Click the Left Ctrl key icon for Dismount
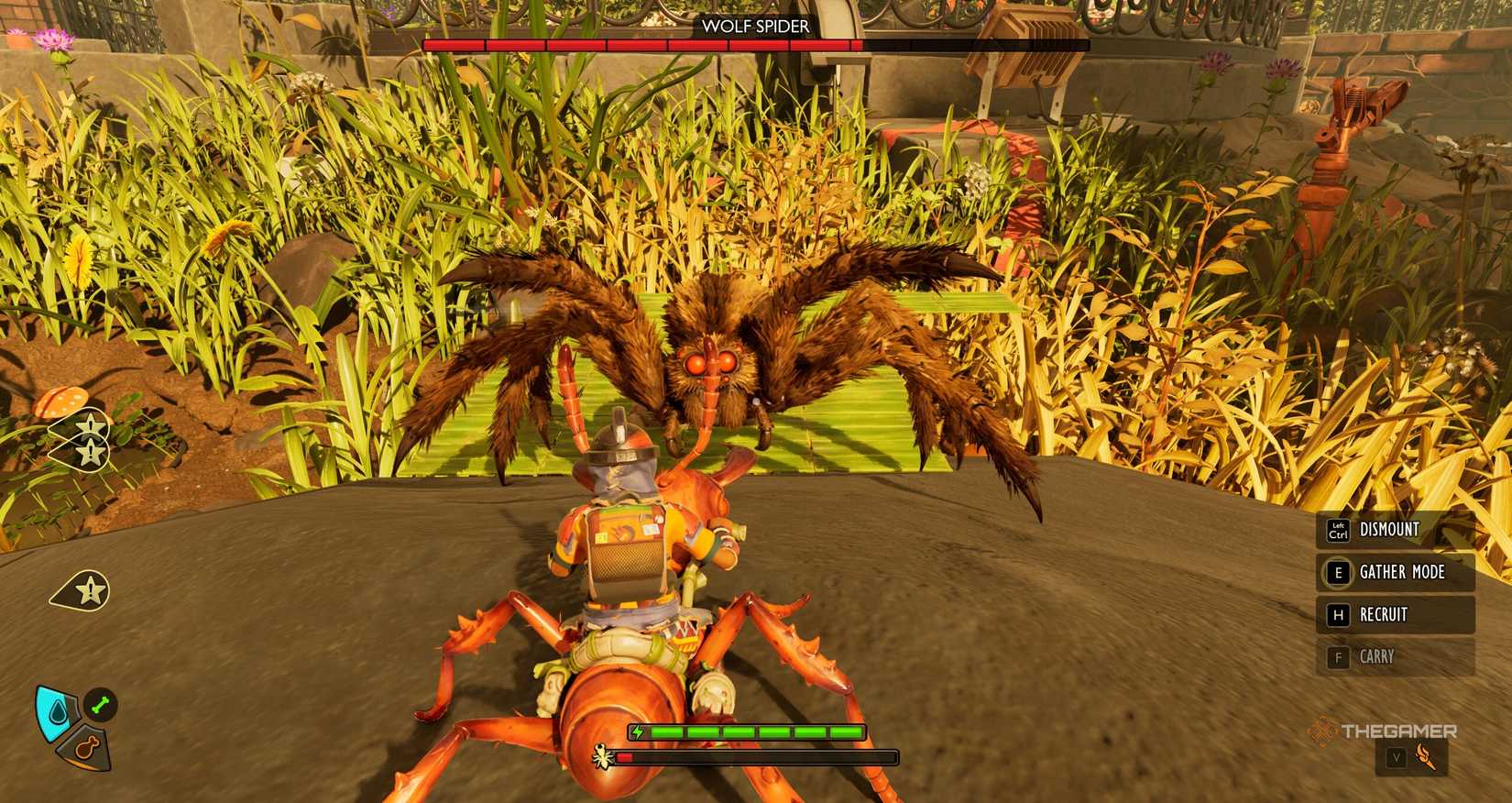 [x=1337, y=530]
